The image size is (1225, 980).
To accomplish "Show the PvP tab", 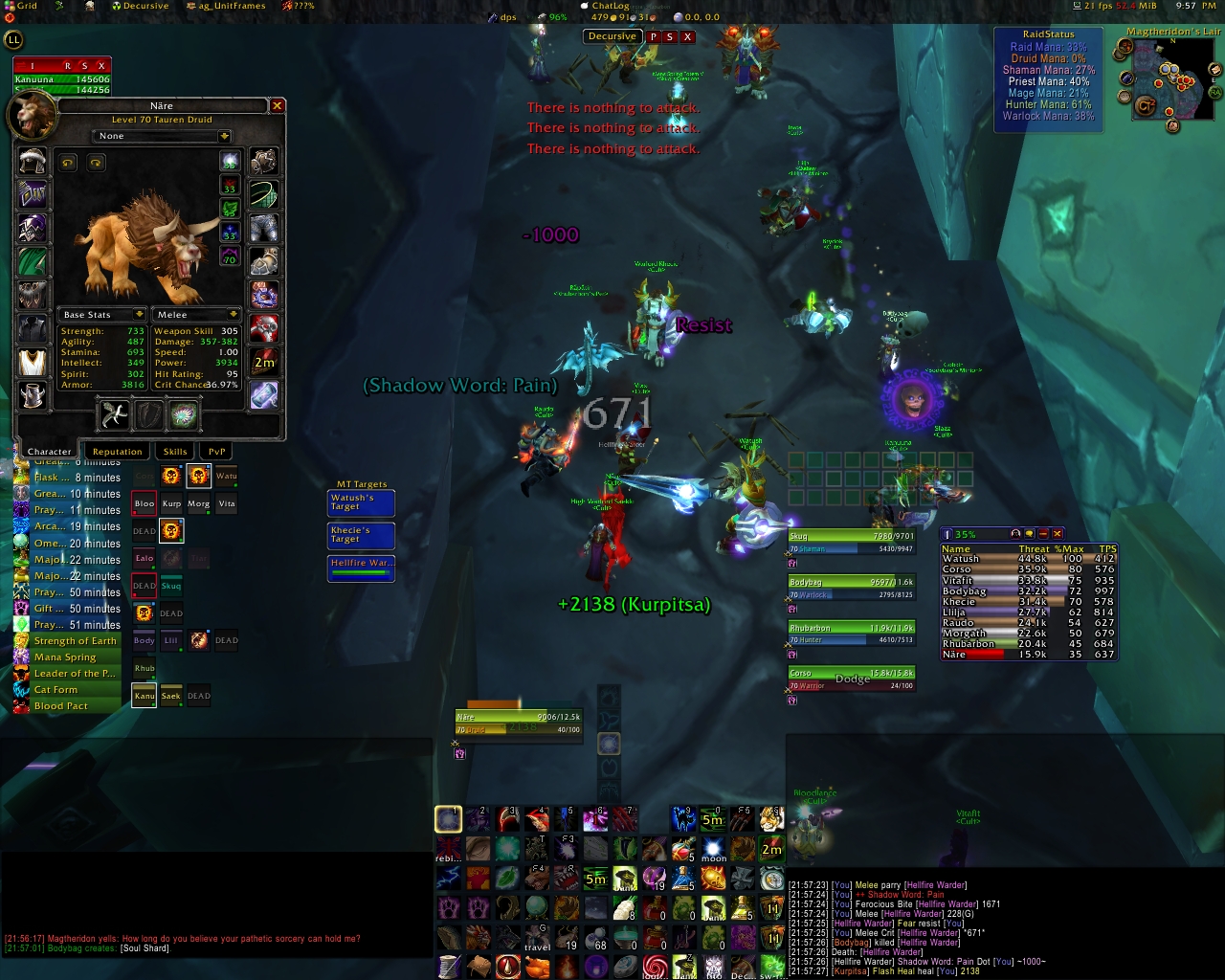I will (217, 452).
